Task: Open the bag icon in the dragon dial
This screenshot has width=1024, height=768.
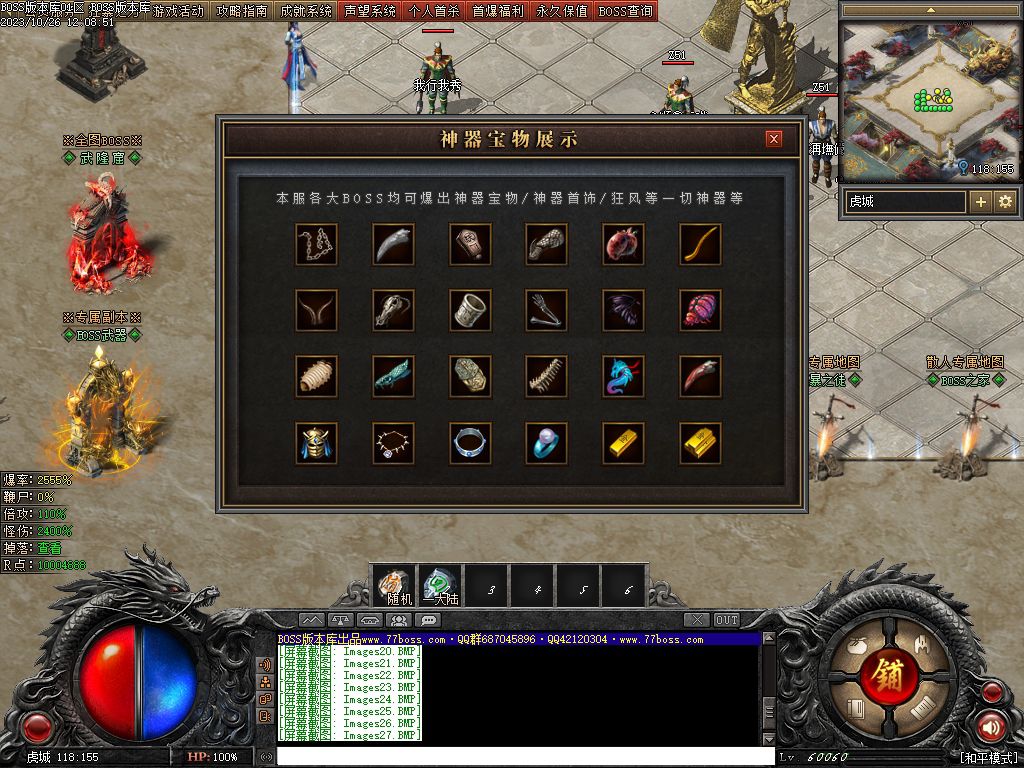Action: tap(855, 646)
